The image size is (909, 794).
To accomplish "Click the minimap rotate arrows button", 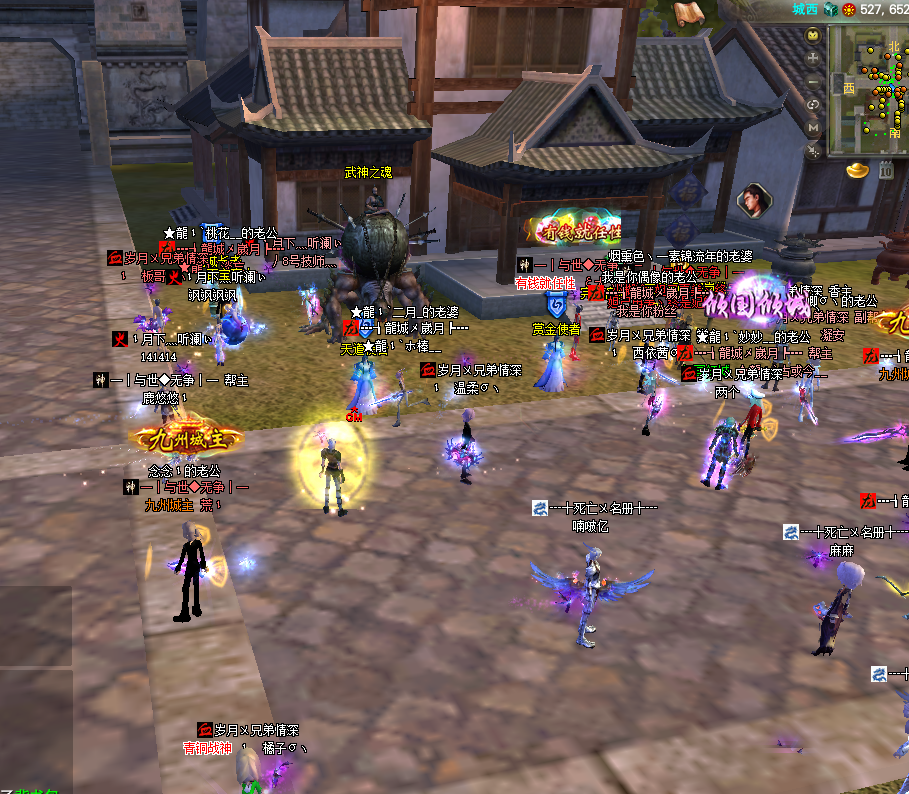I will (813, 104).
